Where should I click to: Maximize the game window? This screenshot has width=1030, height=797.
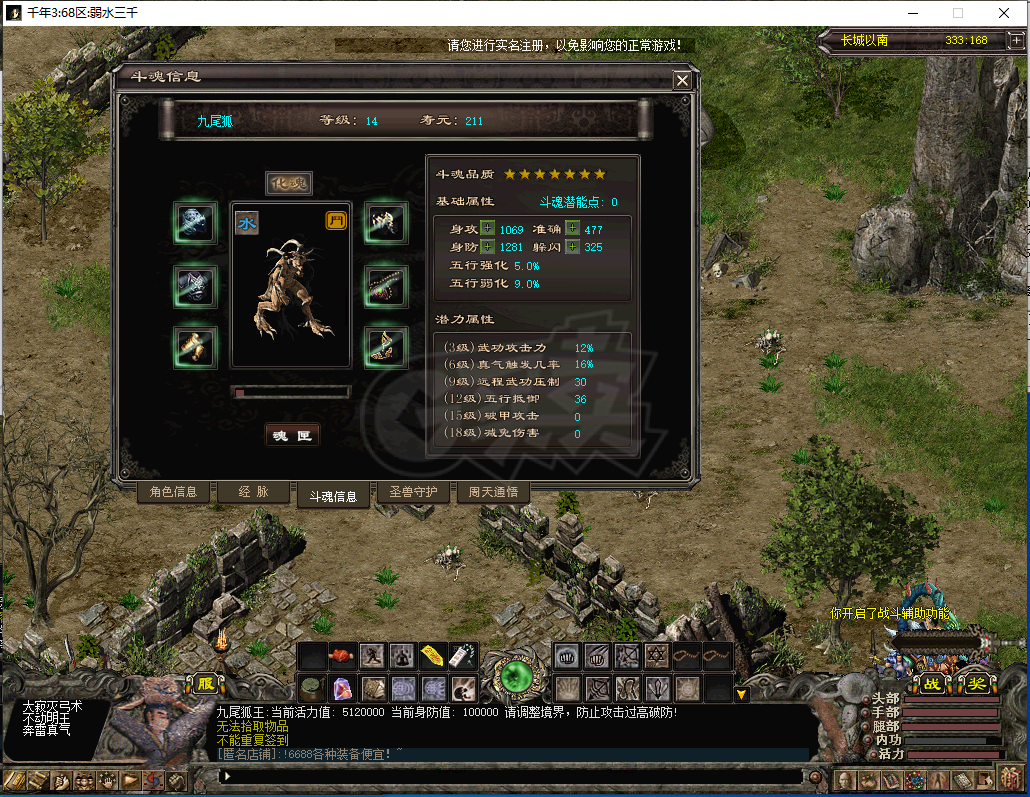pos(957,13)
